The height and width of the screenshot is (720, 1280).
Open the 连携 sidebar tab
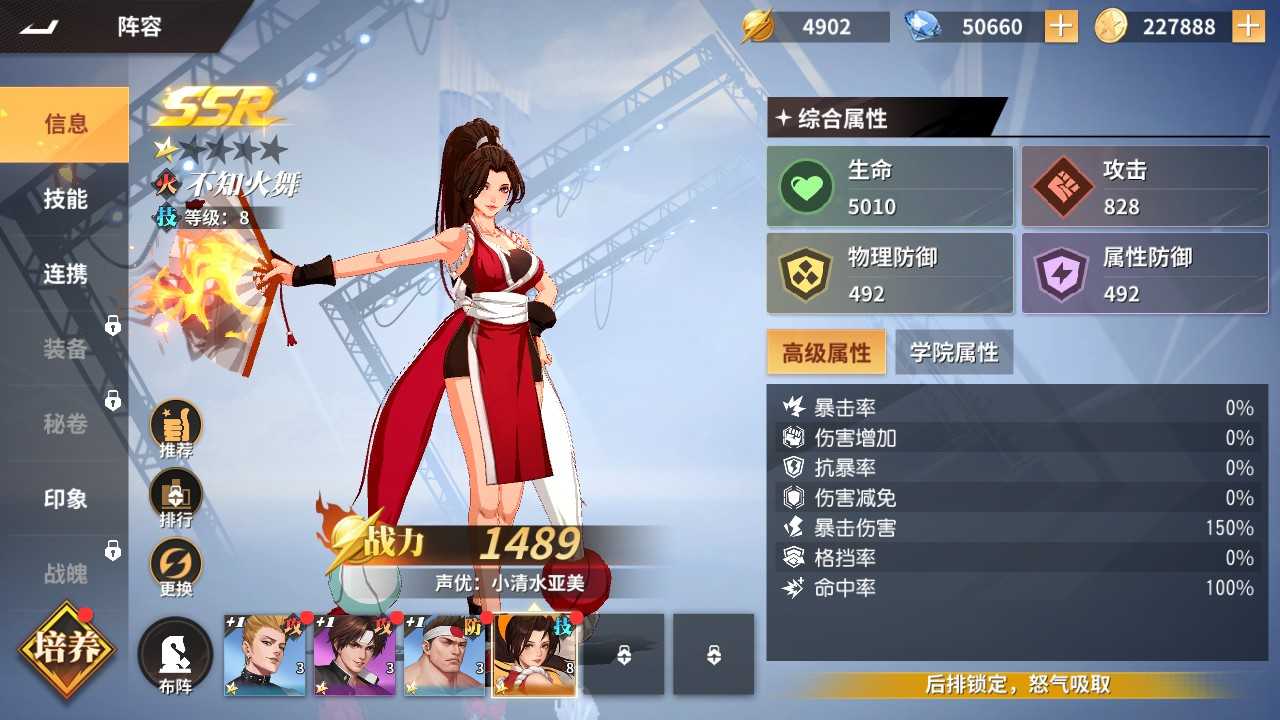point(64,273)
